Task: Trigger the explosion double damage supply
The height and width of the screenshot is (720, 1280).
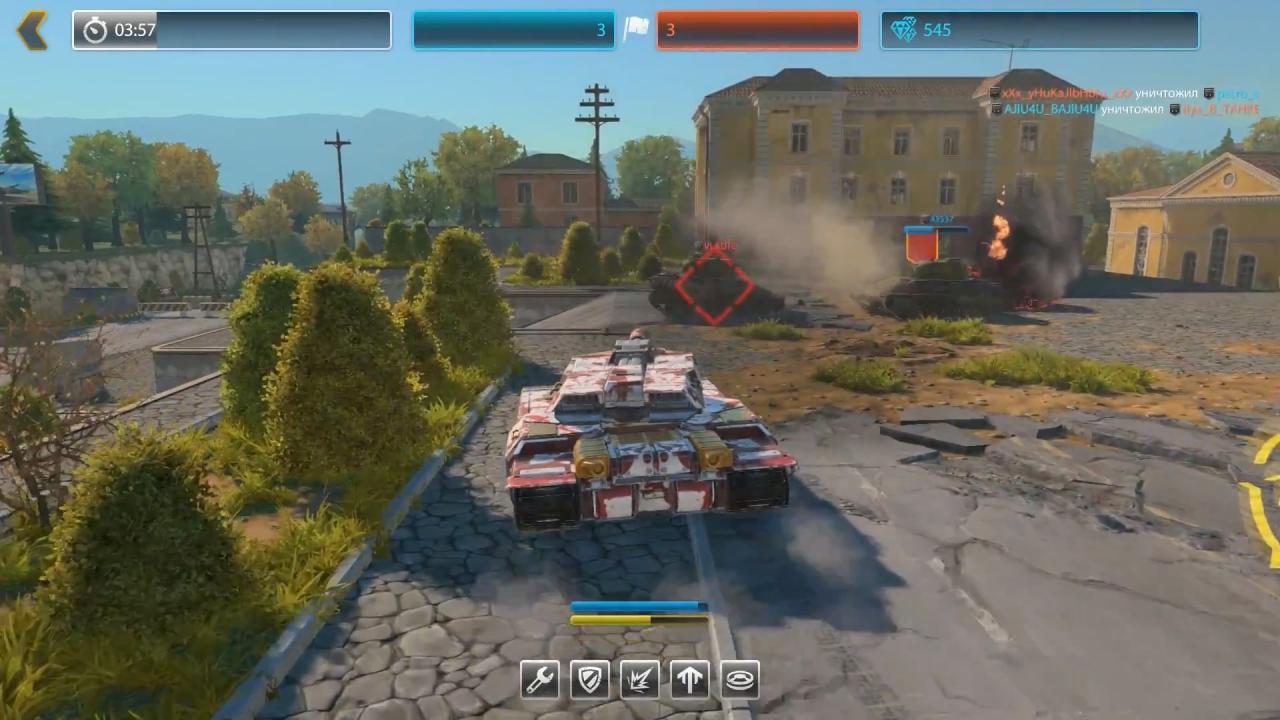Action: [640, 680]
